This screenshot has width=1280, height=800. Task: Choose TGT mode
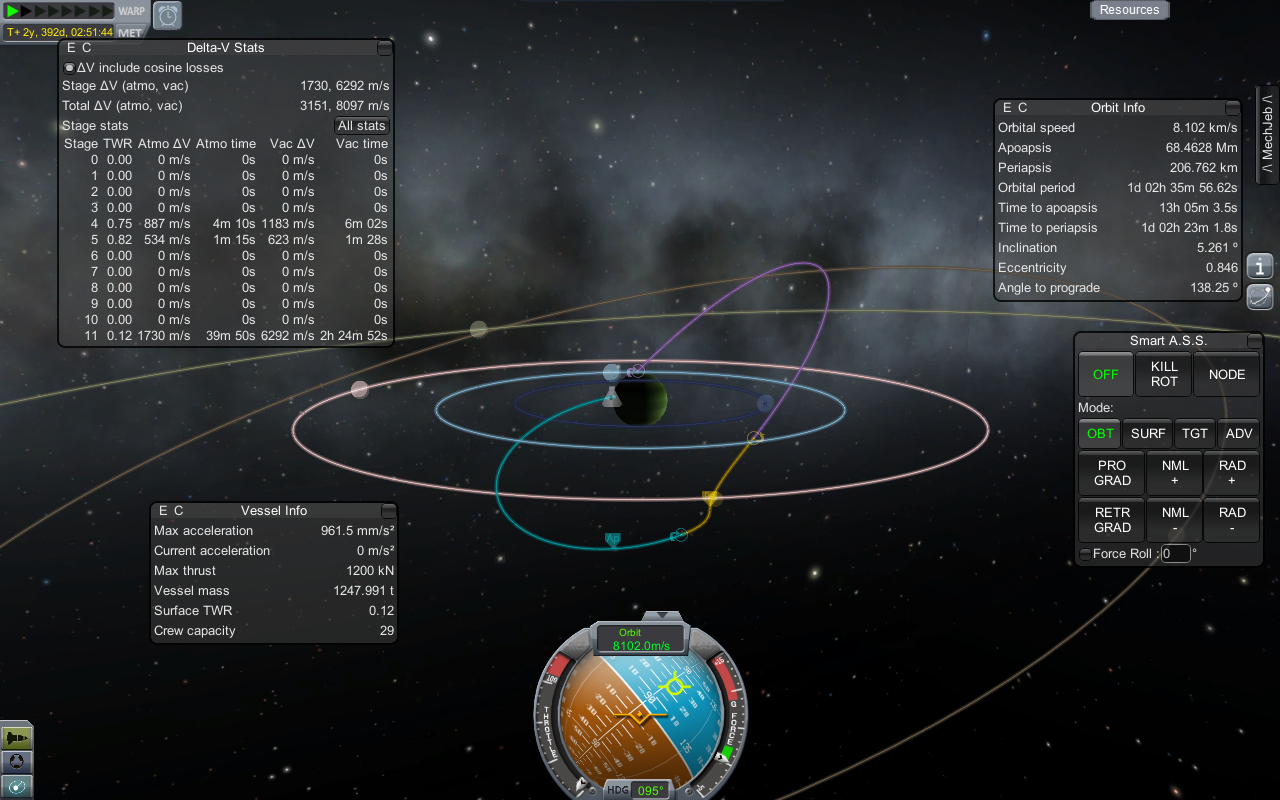pos(1195,434)
